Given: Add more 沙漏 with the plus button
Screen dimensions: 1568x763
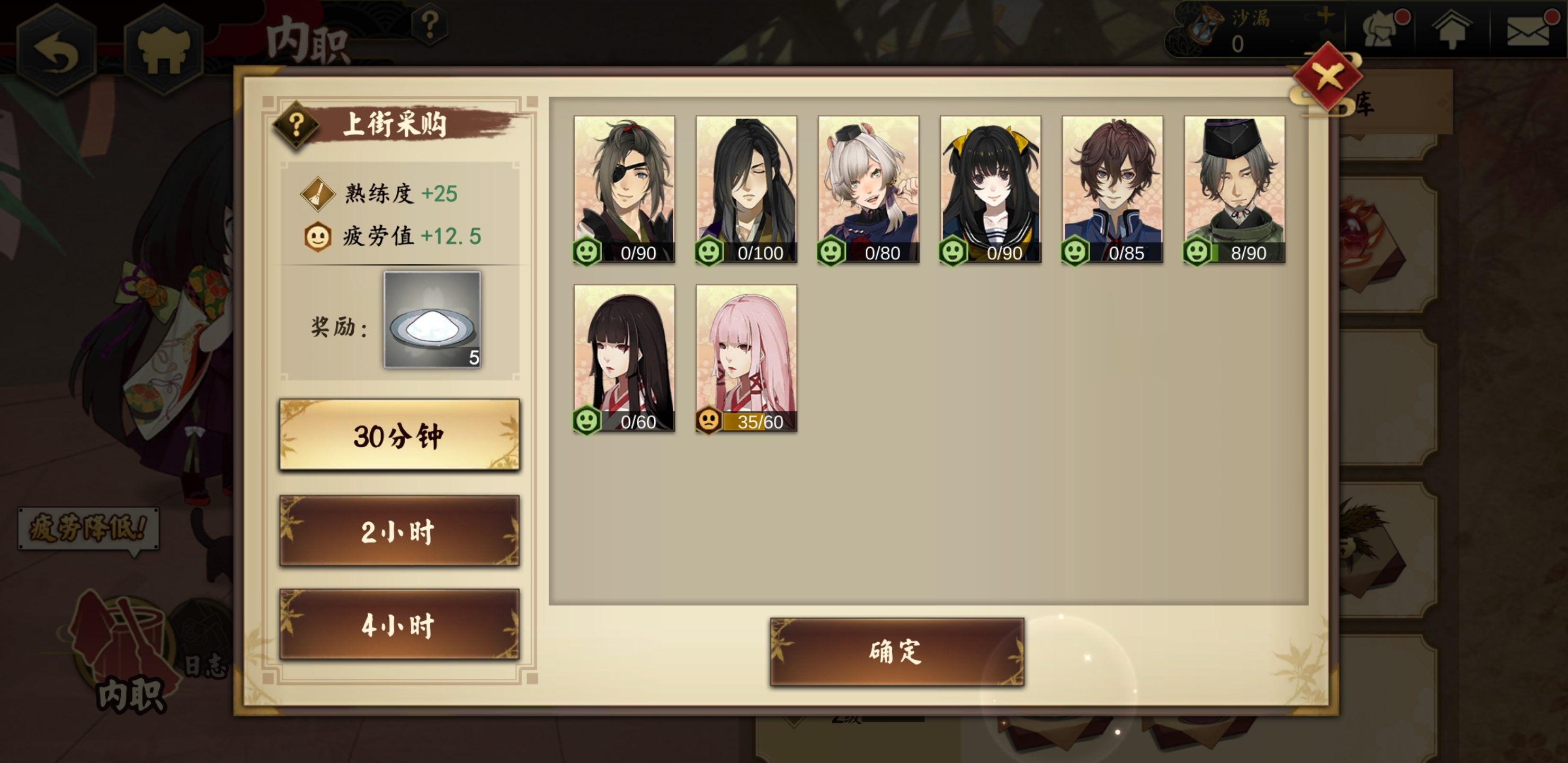Looking at the screenshot, I should point(1324,16).
